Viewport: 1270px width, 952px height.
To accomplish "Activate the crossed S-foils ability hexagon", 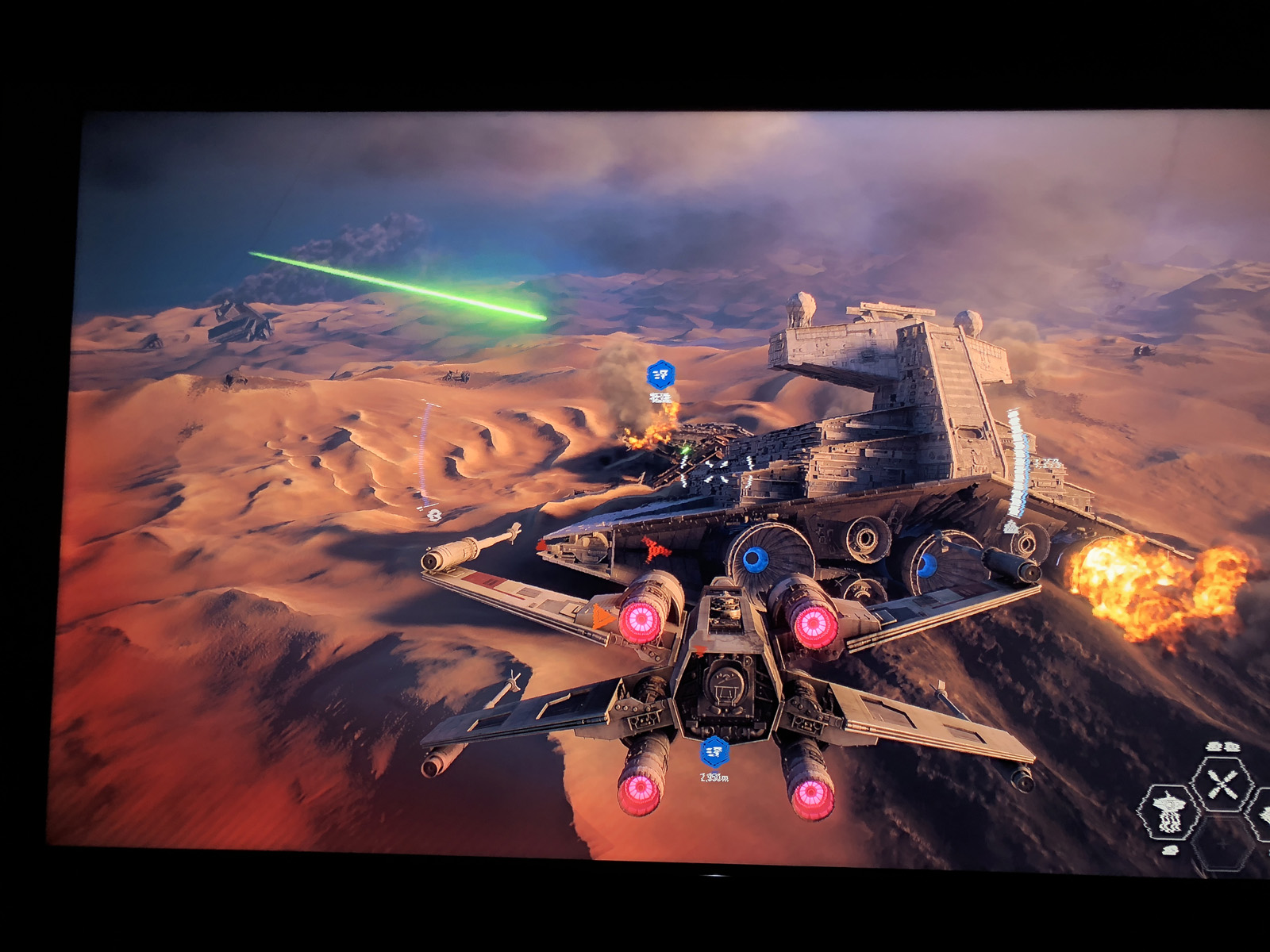I will pos(1222,784).
